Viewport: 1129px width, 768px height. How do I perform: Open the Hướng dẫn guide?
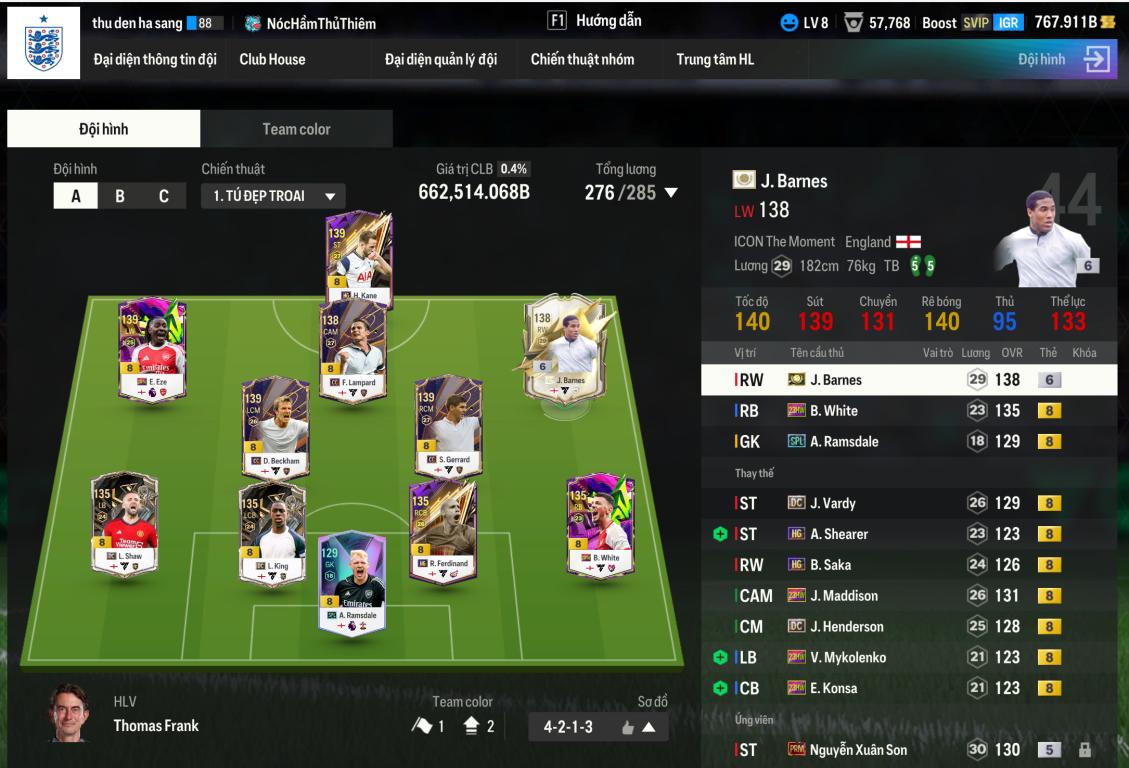click(x=595, y=21)
